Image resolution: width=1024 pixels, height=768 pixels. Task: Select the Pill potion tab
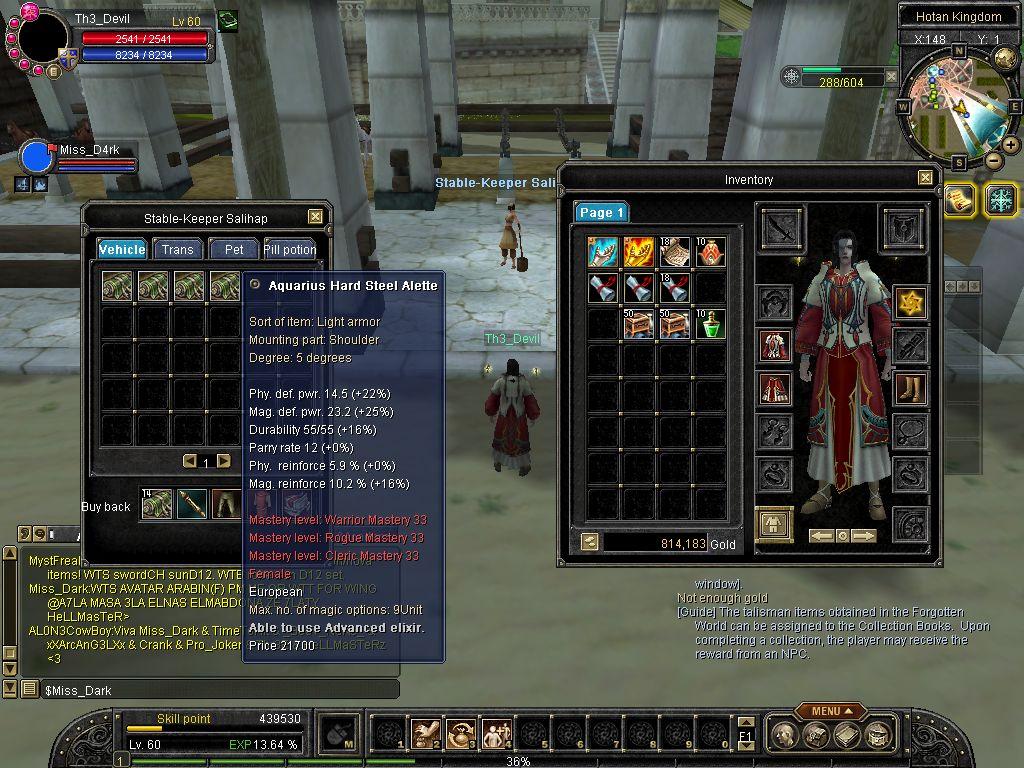[290, 249]
